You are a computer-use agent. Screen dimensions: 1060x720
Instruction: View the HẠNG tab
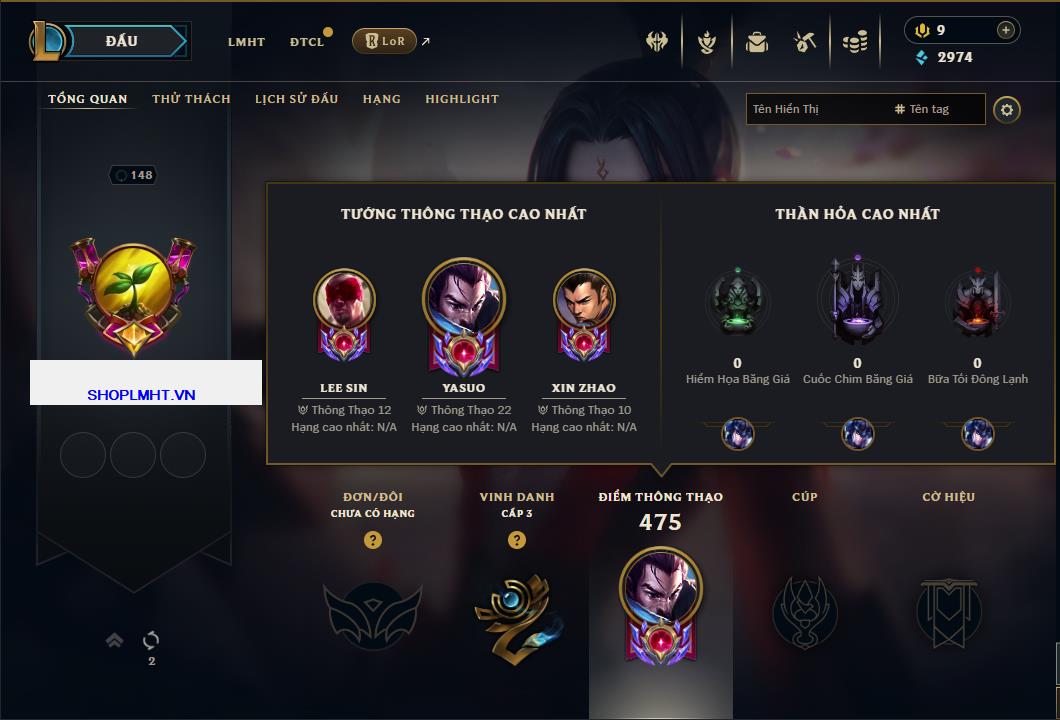pyautogui.click(x=381, y=99)
